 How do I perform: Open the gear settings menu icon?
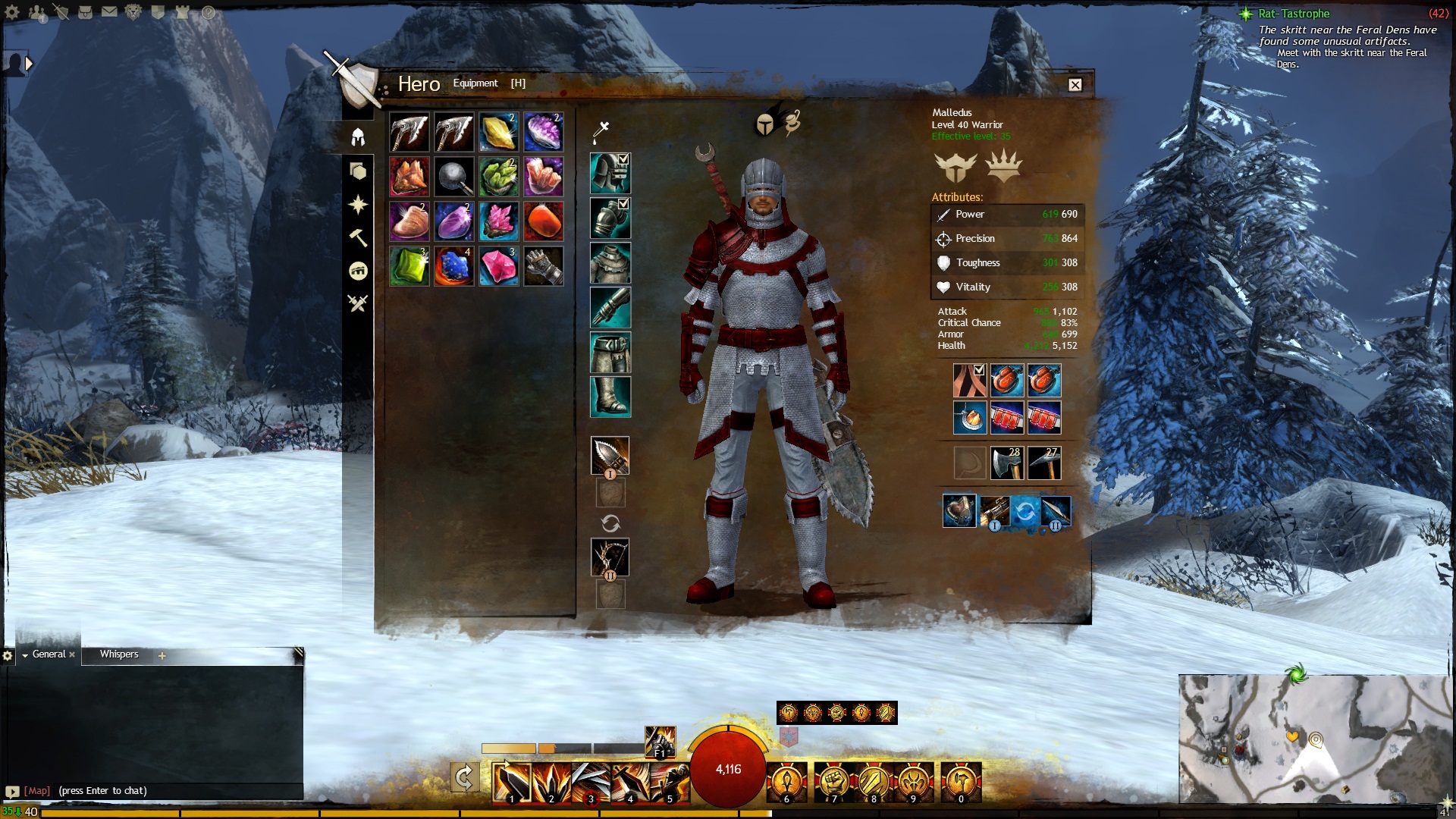pos(12,12)
